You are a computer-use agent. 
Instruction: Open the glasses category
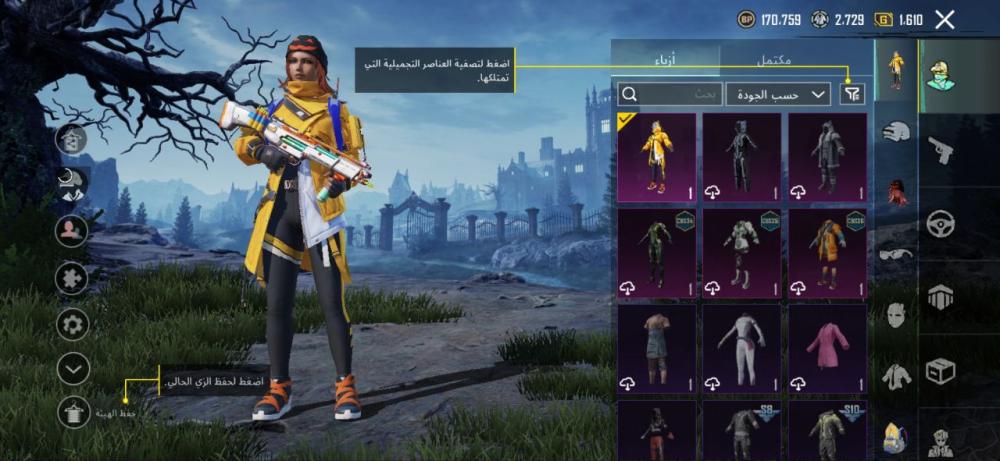(x=896, y=254)
